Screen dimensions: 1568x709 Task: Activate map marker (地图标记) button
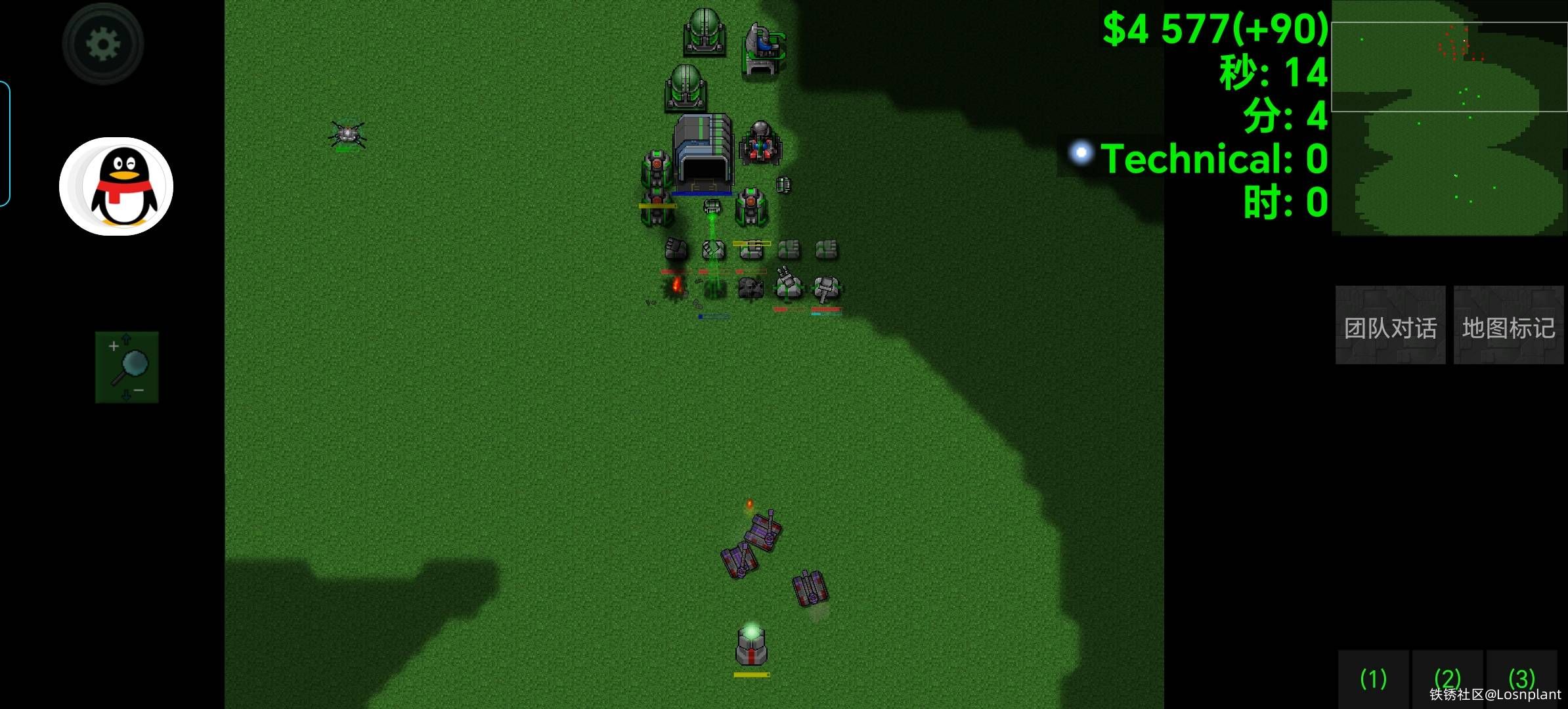click(x=1508, y=326)
